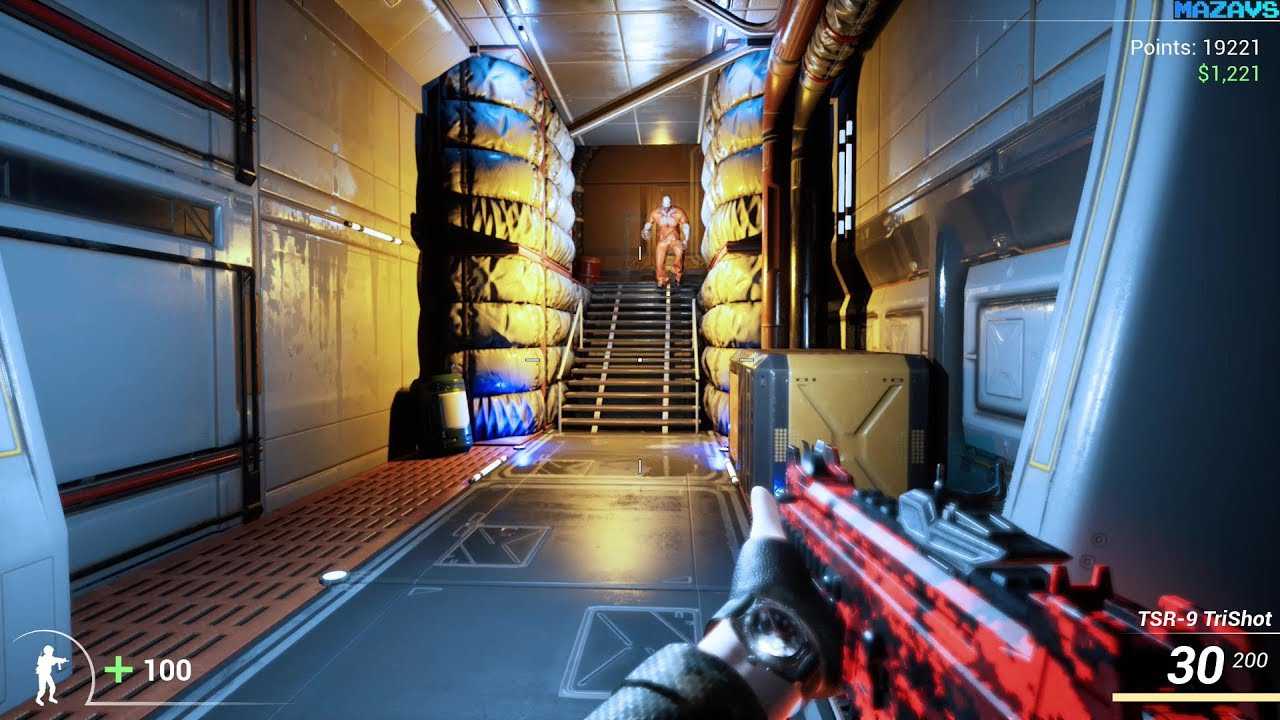Click the MAZAVS channel watermark

click(1226, 11)
